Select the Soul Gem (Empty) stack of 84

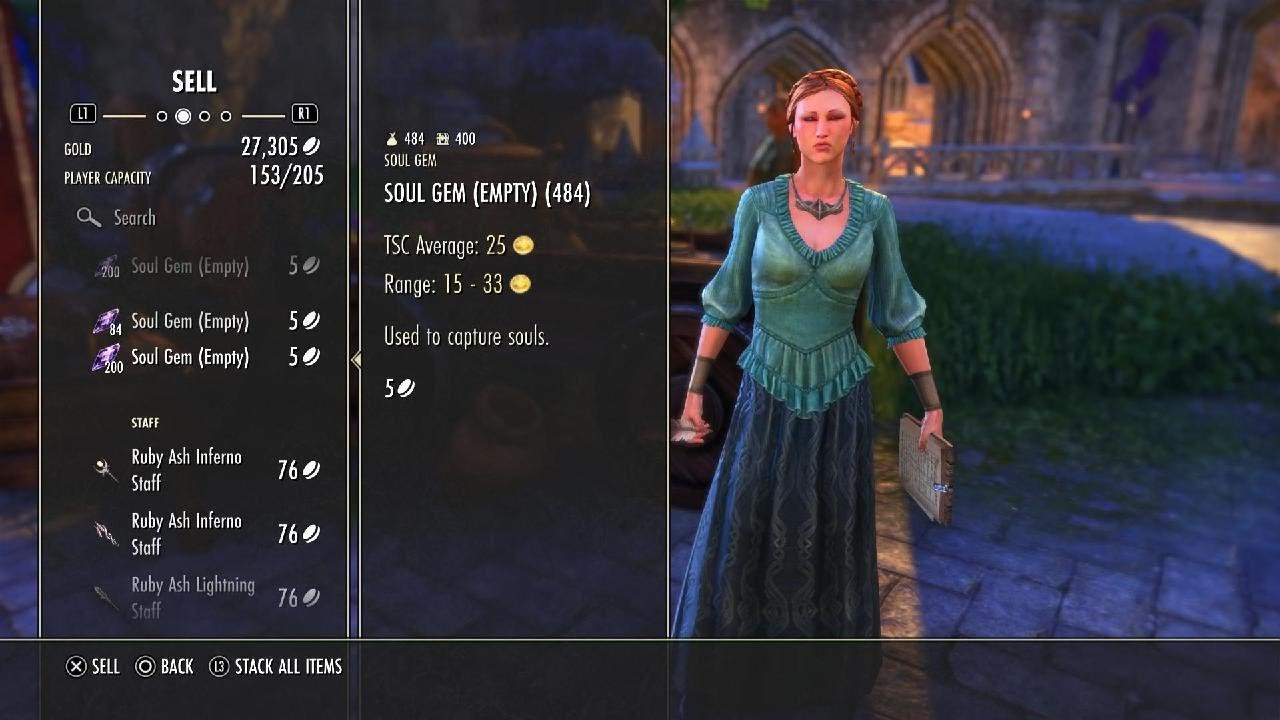pos(190,322)
